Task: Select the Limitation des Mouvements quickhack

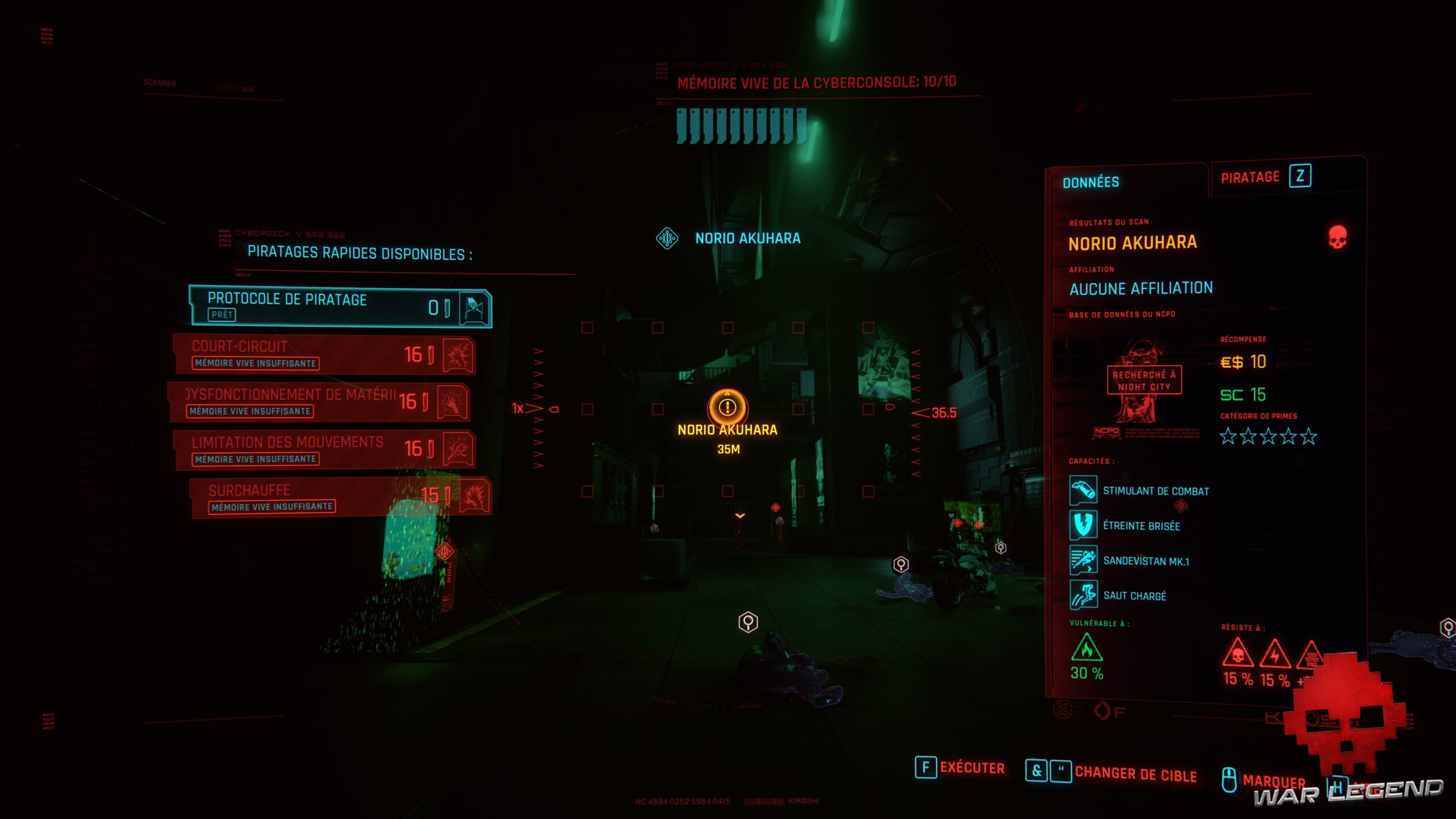Action: pos(324,449)
